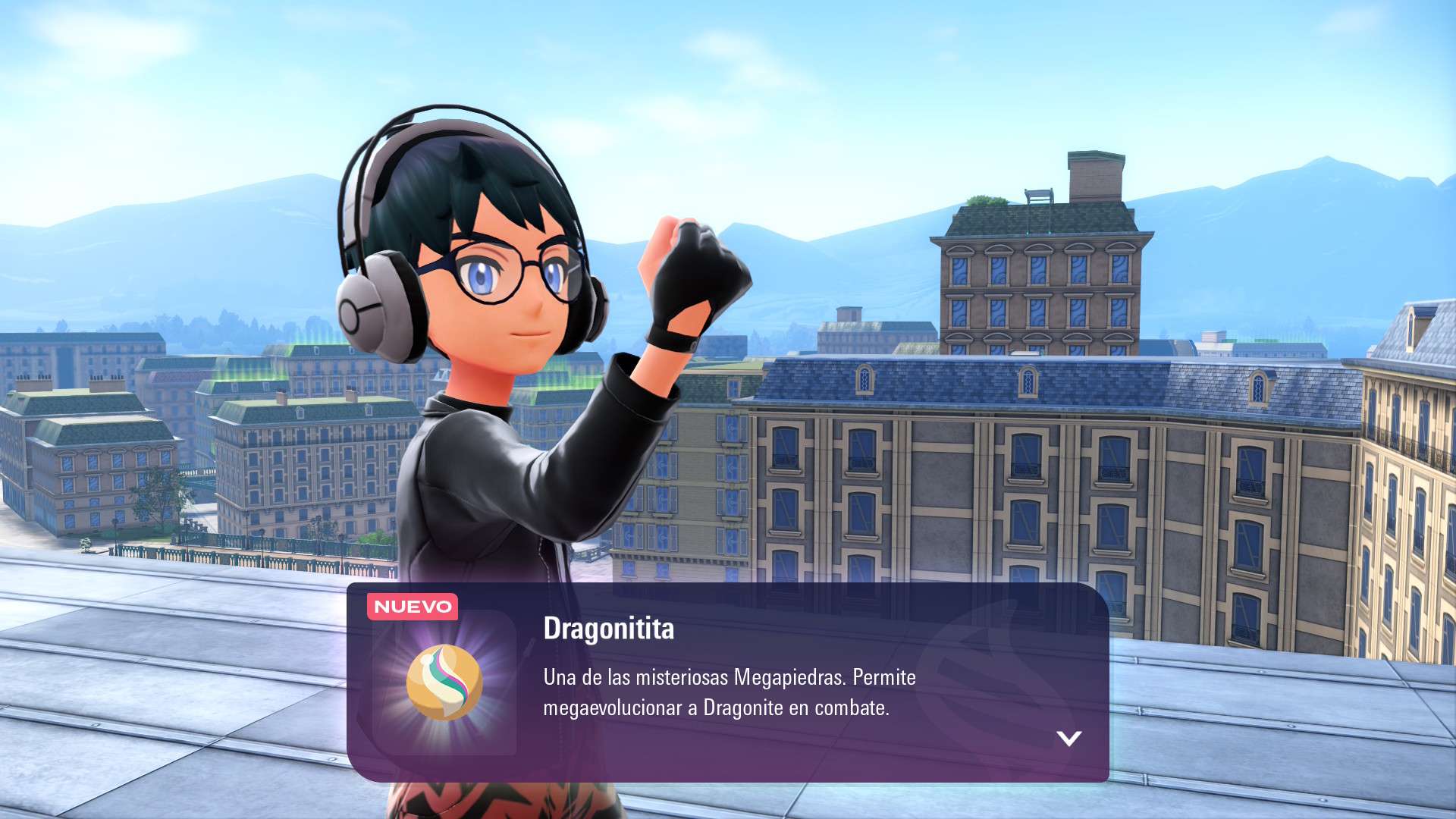Select the Dragonitita Mega Stone icon

[444, 682]
